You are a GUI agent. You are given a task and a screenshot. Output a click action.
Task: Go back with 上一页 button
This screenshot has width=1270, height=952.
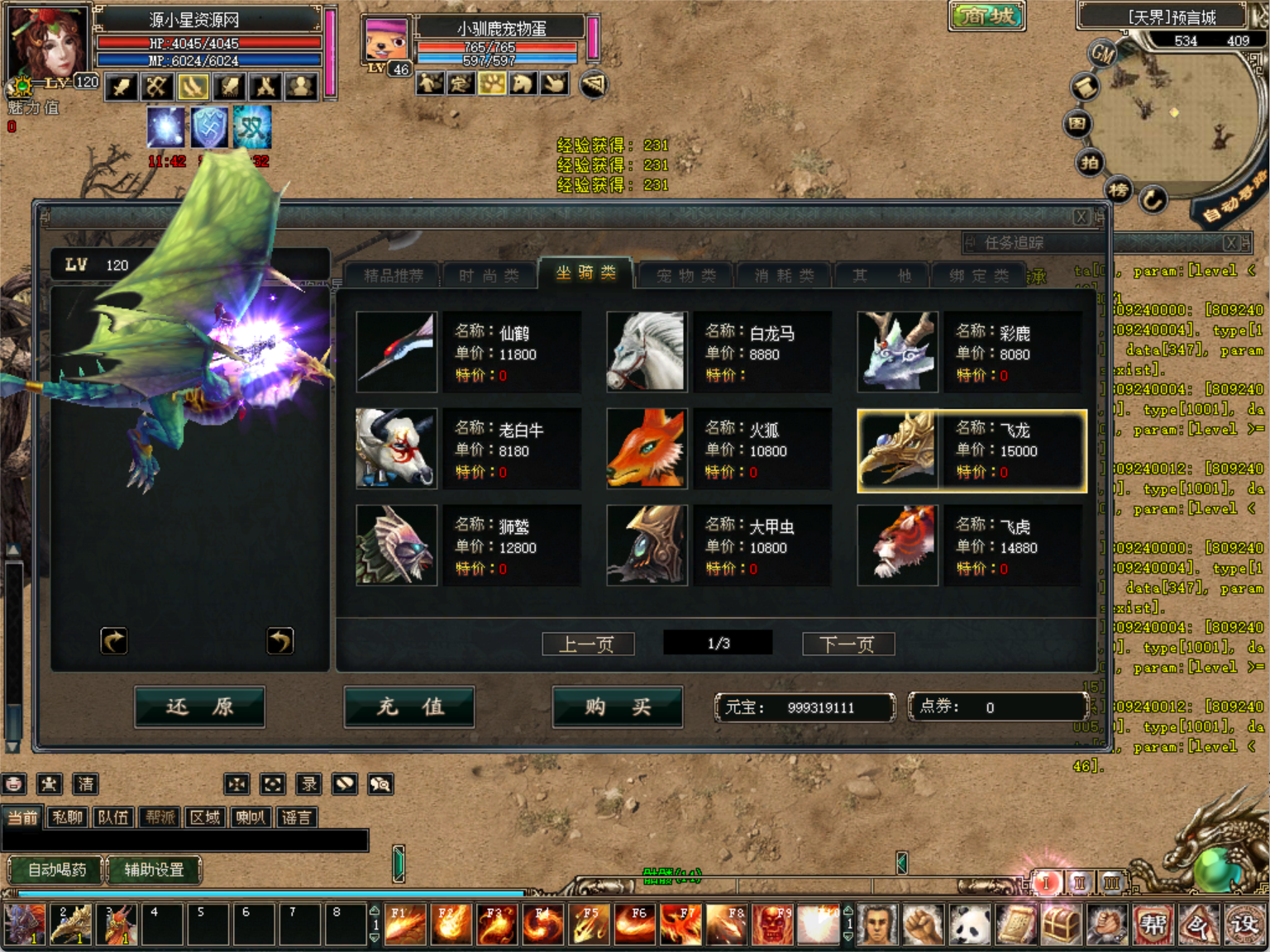click(x=587, y=644)
